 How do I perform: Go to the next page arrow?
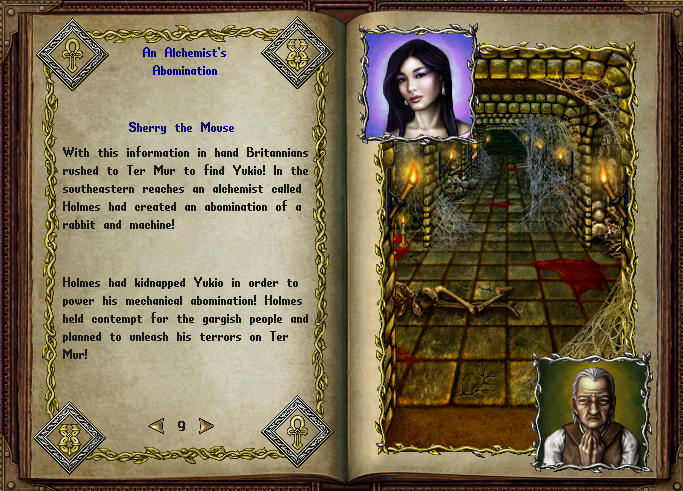[x=206, y=426]
